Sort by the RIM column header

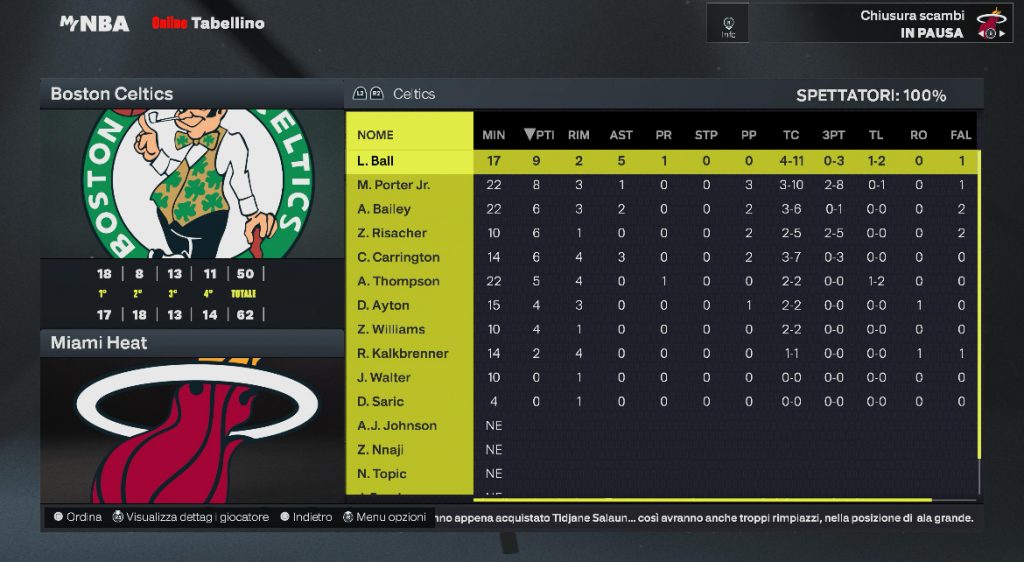pyautogui.click(x=578, y=135)
